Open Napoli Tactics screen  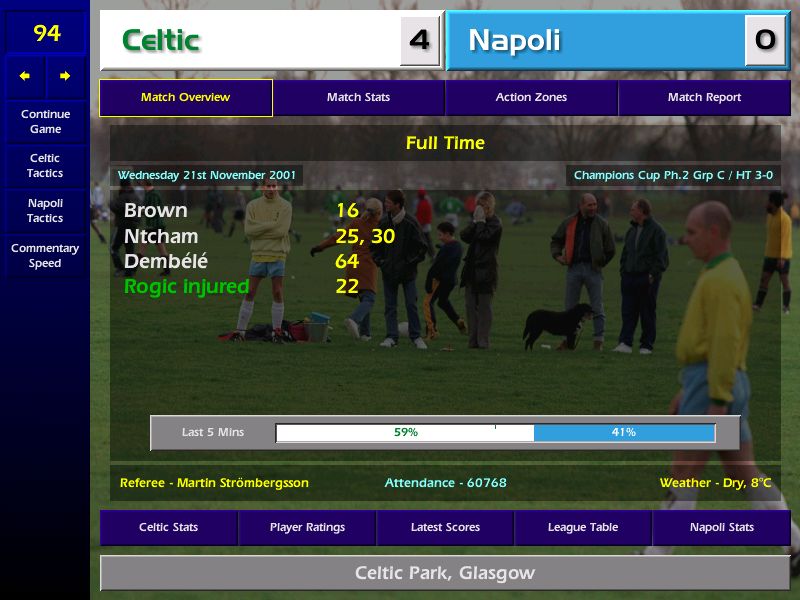(x=45, y=210)
